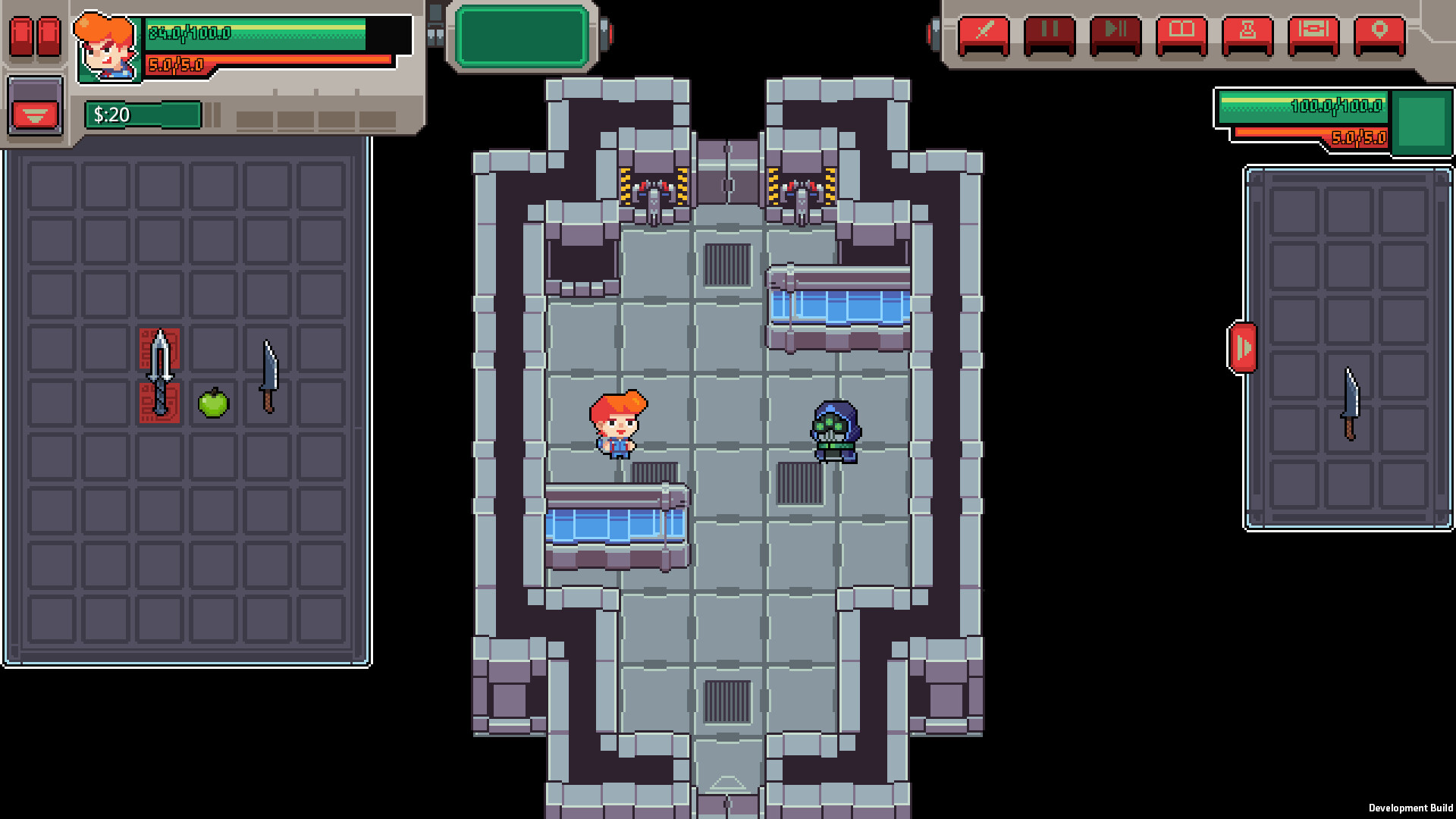The image size is (1456, 819).
Task: Select the dagger in the inventory grid
Action: pyautogui.click(x=159, y=372)
